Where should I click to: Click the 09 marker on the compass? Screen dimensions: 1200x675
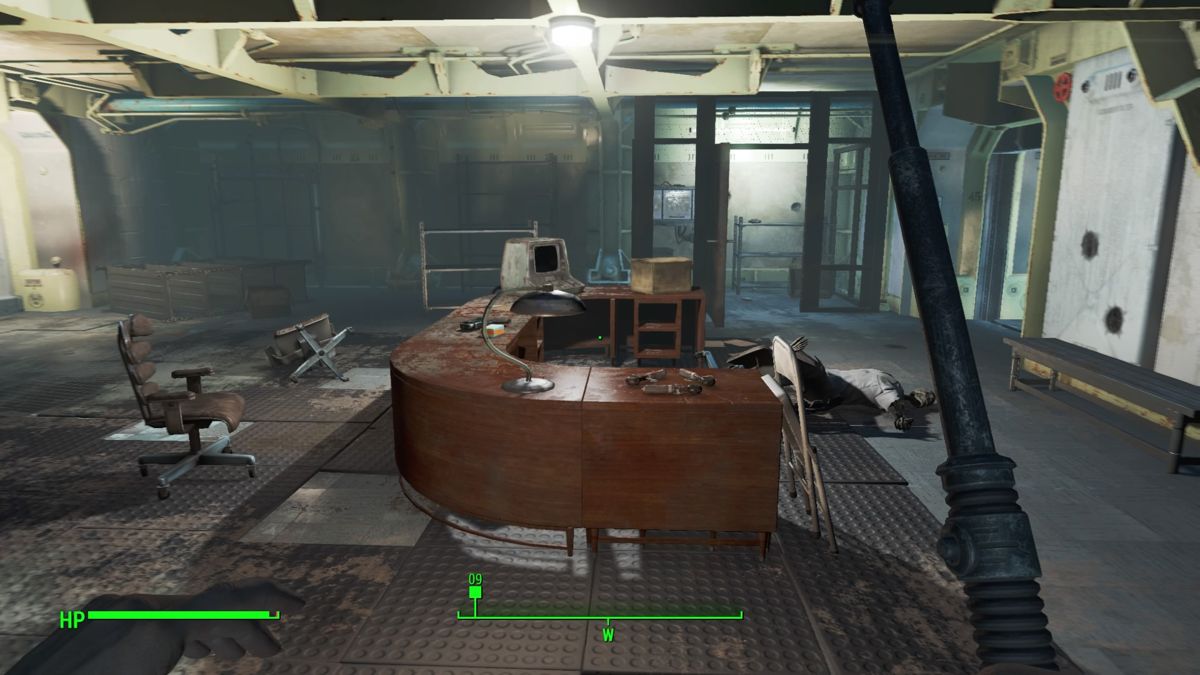[475, 590]
